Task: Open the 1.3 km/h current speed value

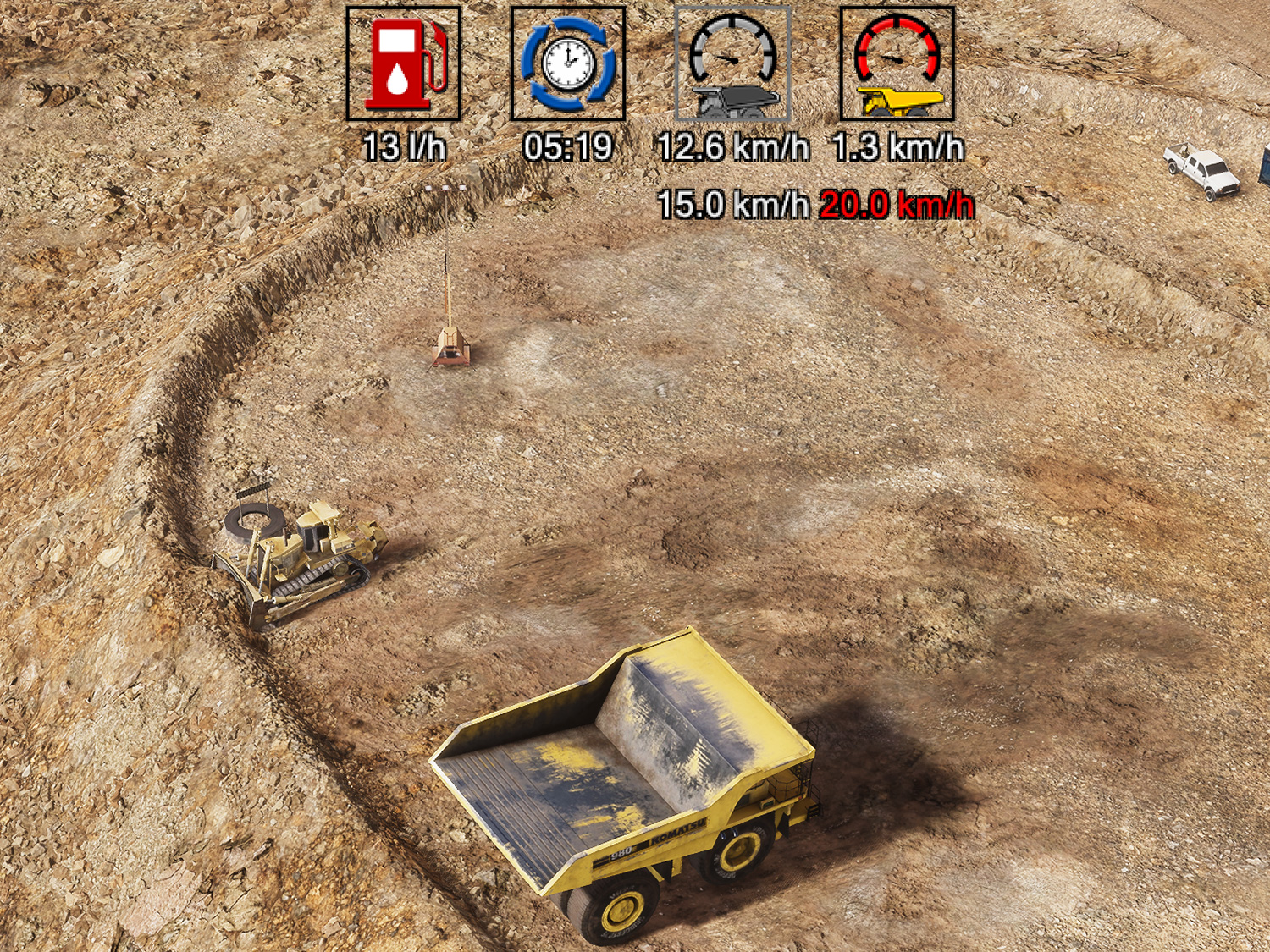Action: click(896, 146)
